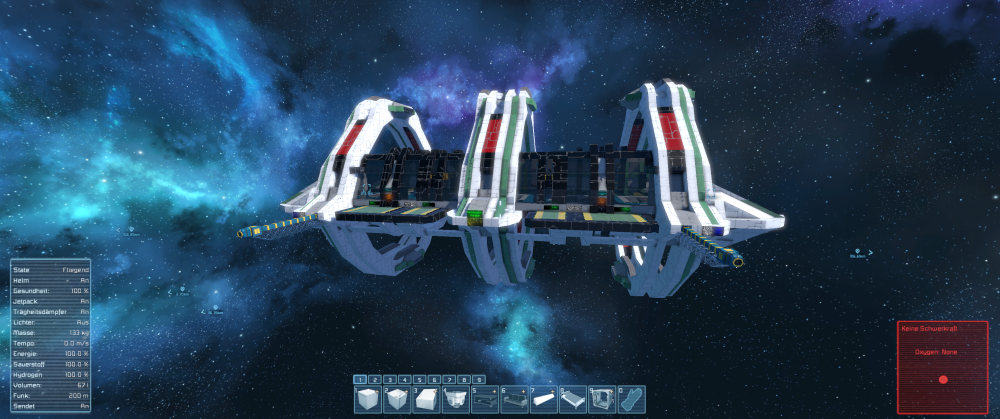This screenshot has height=419, width=1000.
Task: Switch to toolbar page 7
Action: coord(450,380)
